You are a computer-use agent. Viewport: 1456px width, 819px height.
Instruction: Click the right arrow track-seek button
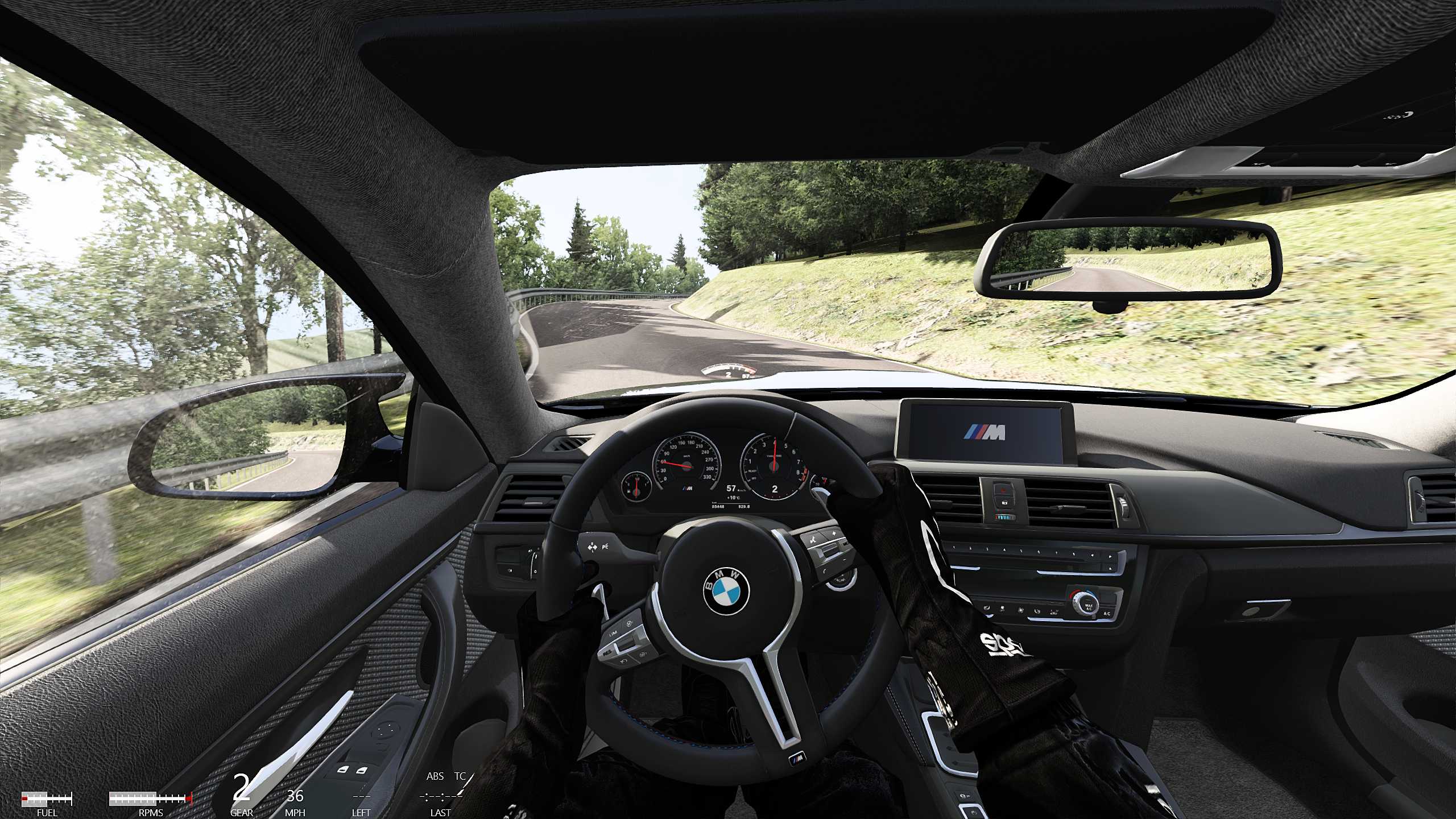pyautogui.click(x=1110, y=556)
